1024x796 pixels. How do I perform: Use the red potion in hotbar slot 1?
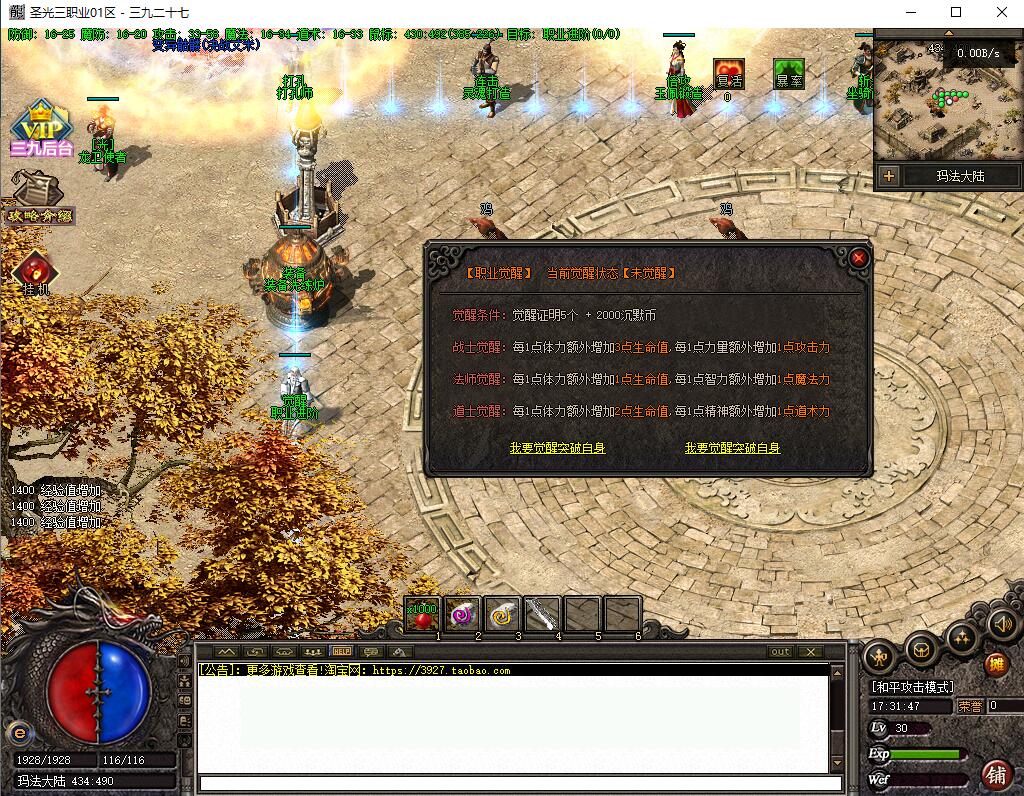click(x=422, y=615)
